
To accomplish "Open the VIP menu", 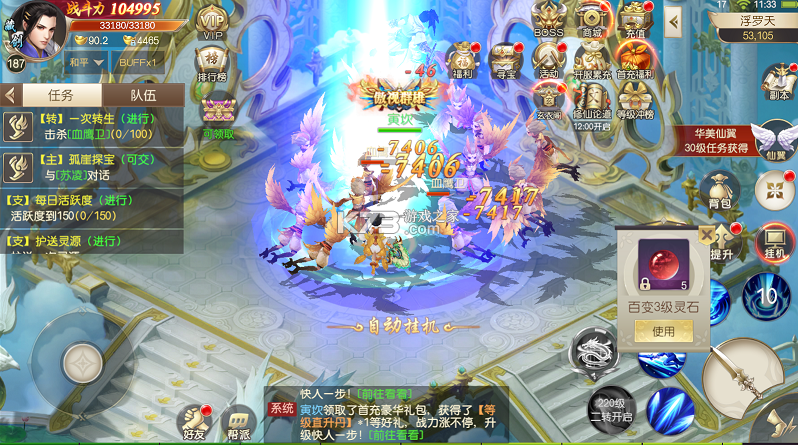I will (x=211, y=22).
